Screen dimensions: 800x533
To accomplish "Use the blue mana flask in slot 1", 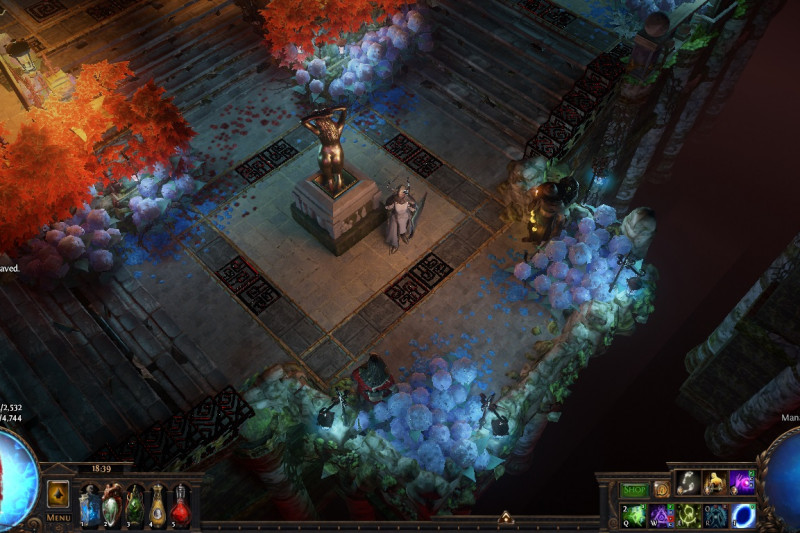I will (90, 503).
